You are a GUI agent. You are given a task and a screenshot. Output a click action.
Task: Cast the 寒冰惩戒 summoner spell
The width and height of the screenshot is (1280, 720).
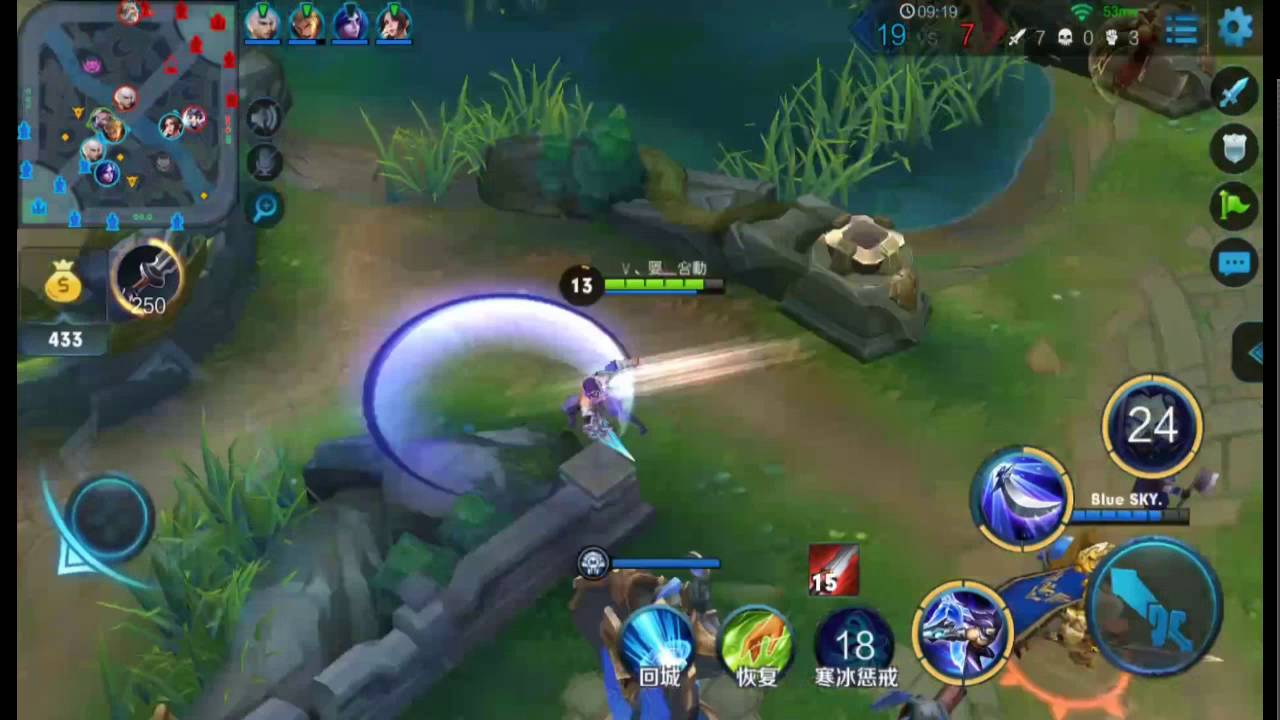coord(855,641)
